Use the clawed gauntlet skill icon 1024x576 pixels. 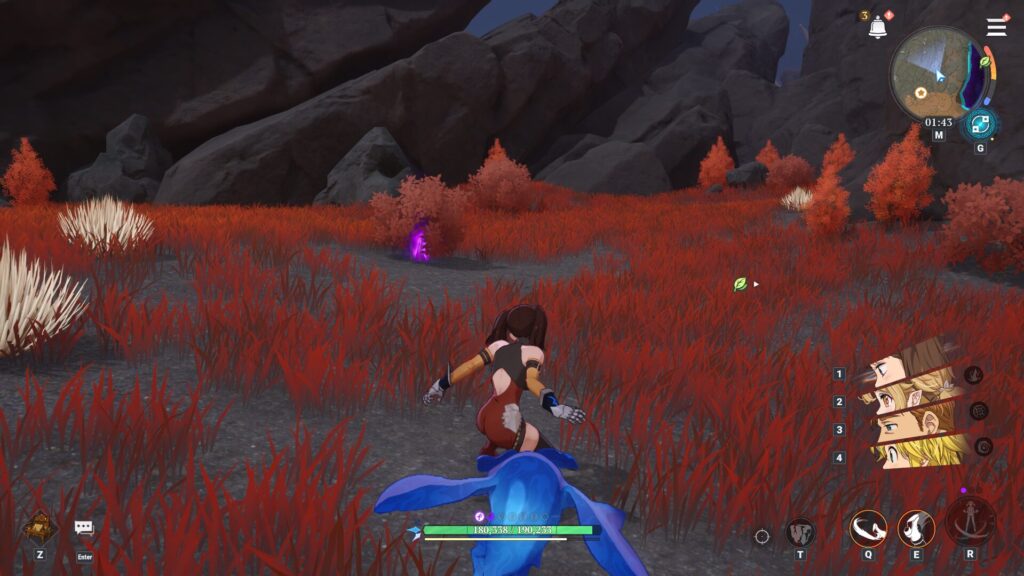(916, 528)
